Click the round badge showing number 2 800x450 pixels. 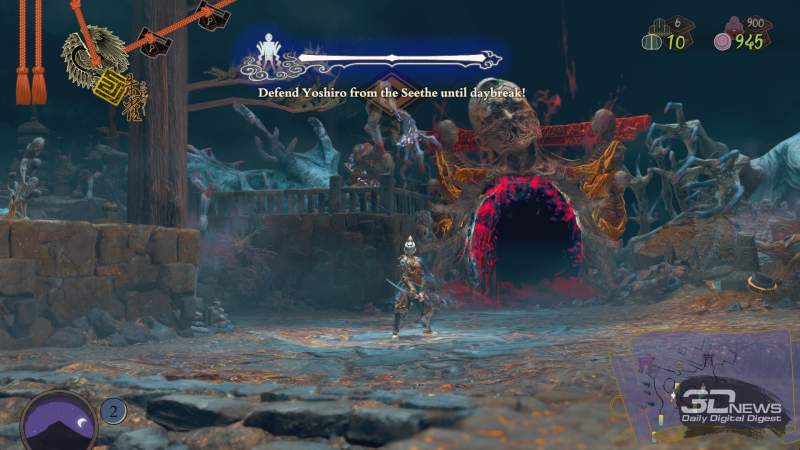(x=113, y=412)
